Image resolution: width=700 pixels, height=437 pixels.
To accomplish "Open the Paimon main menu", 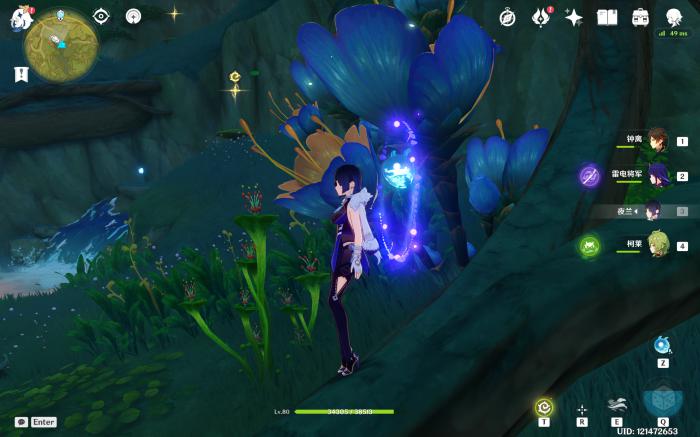I will click(21, 18).
